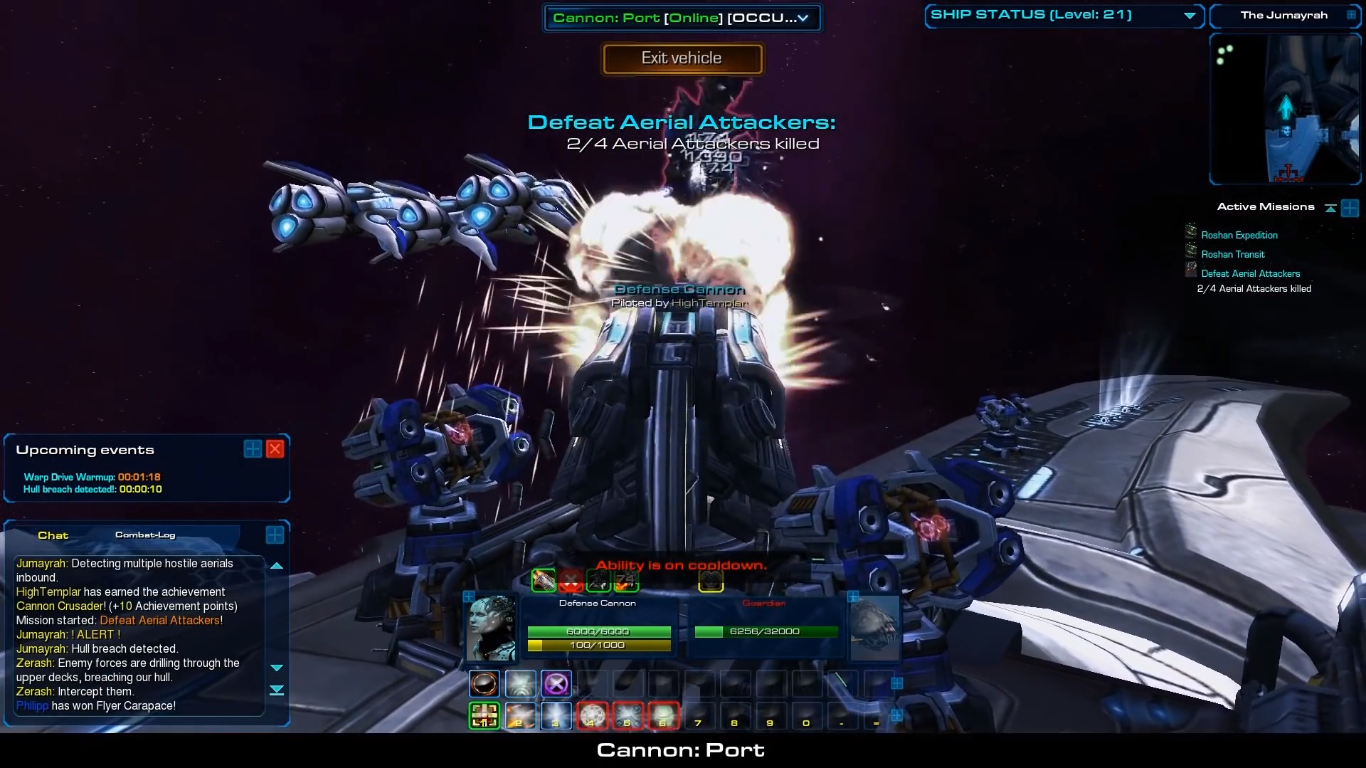The image size is (1366, 768).
Task: Open the Cannon: Port dropdown
Action: click(802, 18)
